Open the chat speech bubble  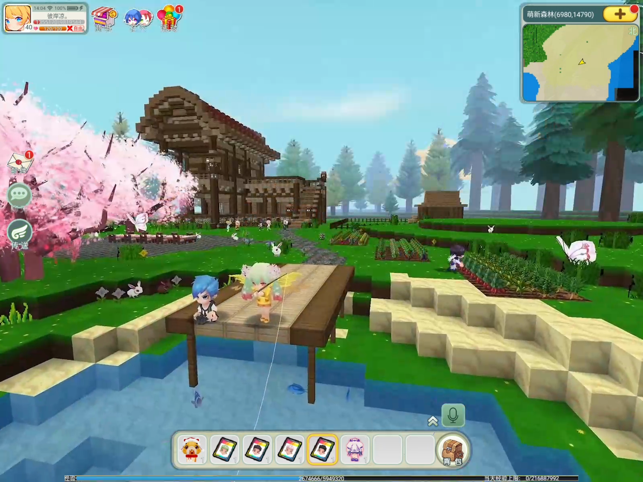click(19, 195)
